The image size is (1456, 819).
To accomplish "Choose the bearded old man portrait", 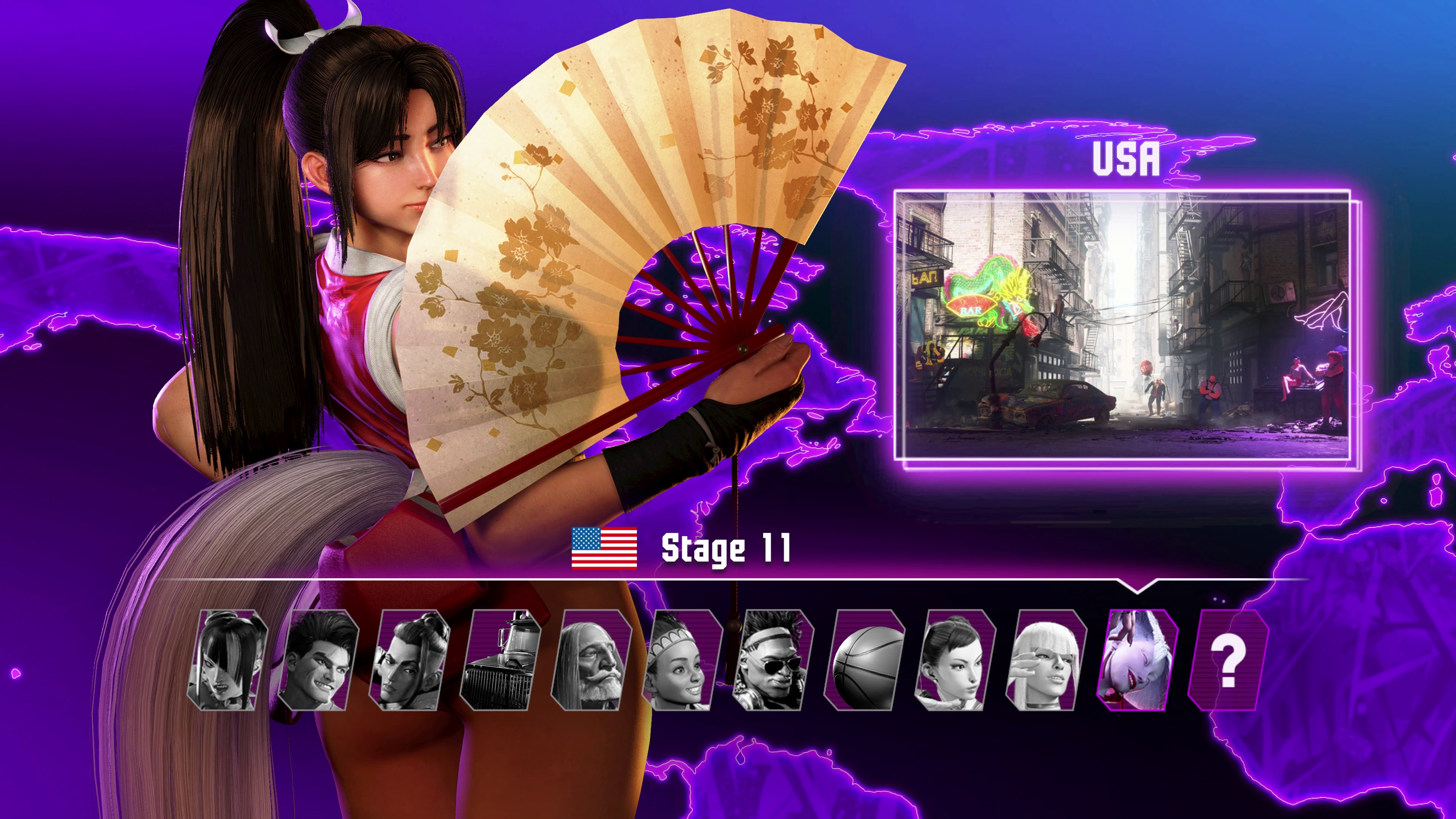I will 591,660.
